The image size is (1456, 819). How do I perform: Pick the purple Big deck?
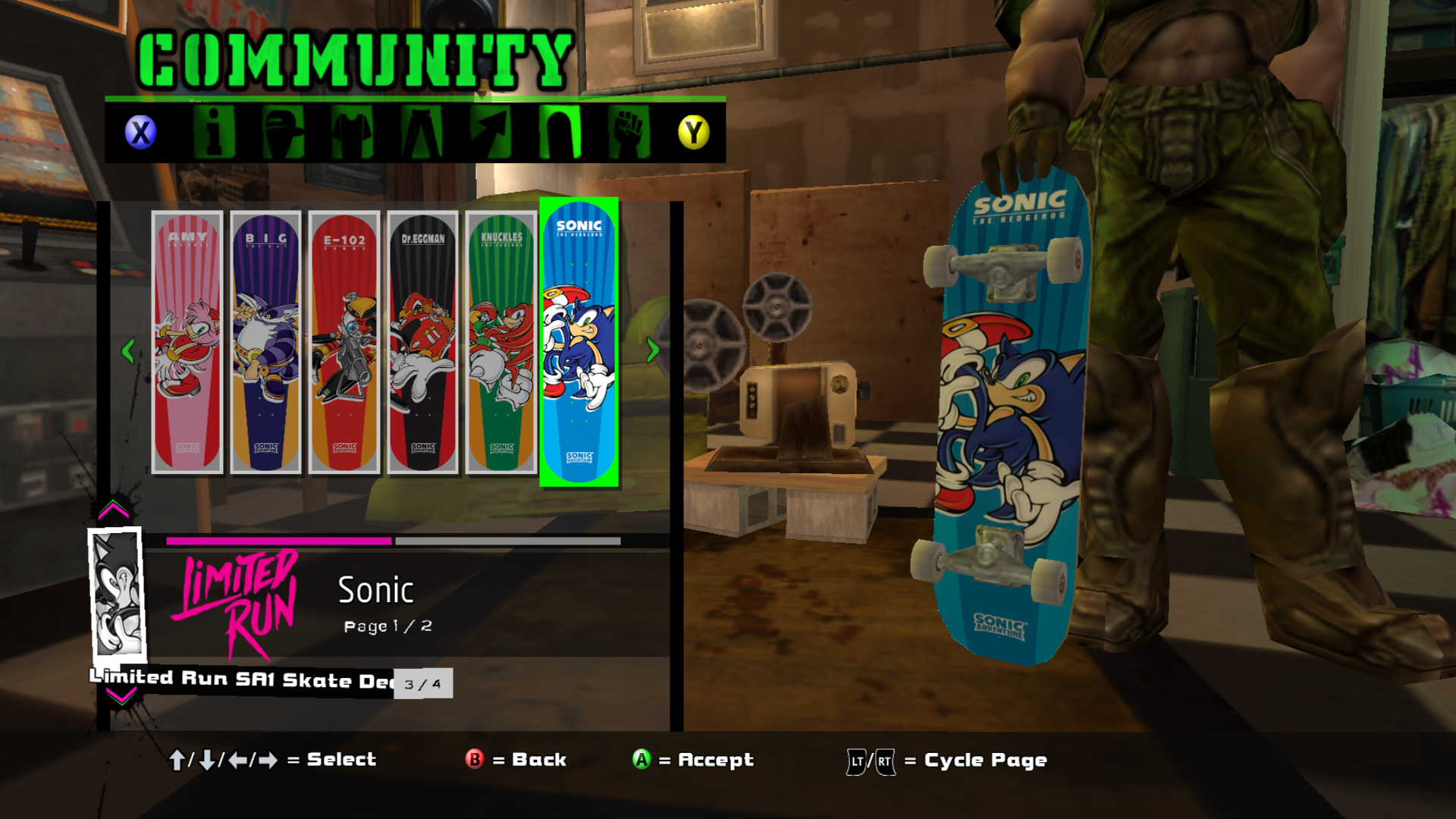pos(265,342)
